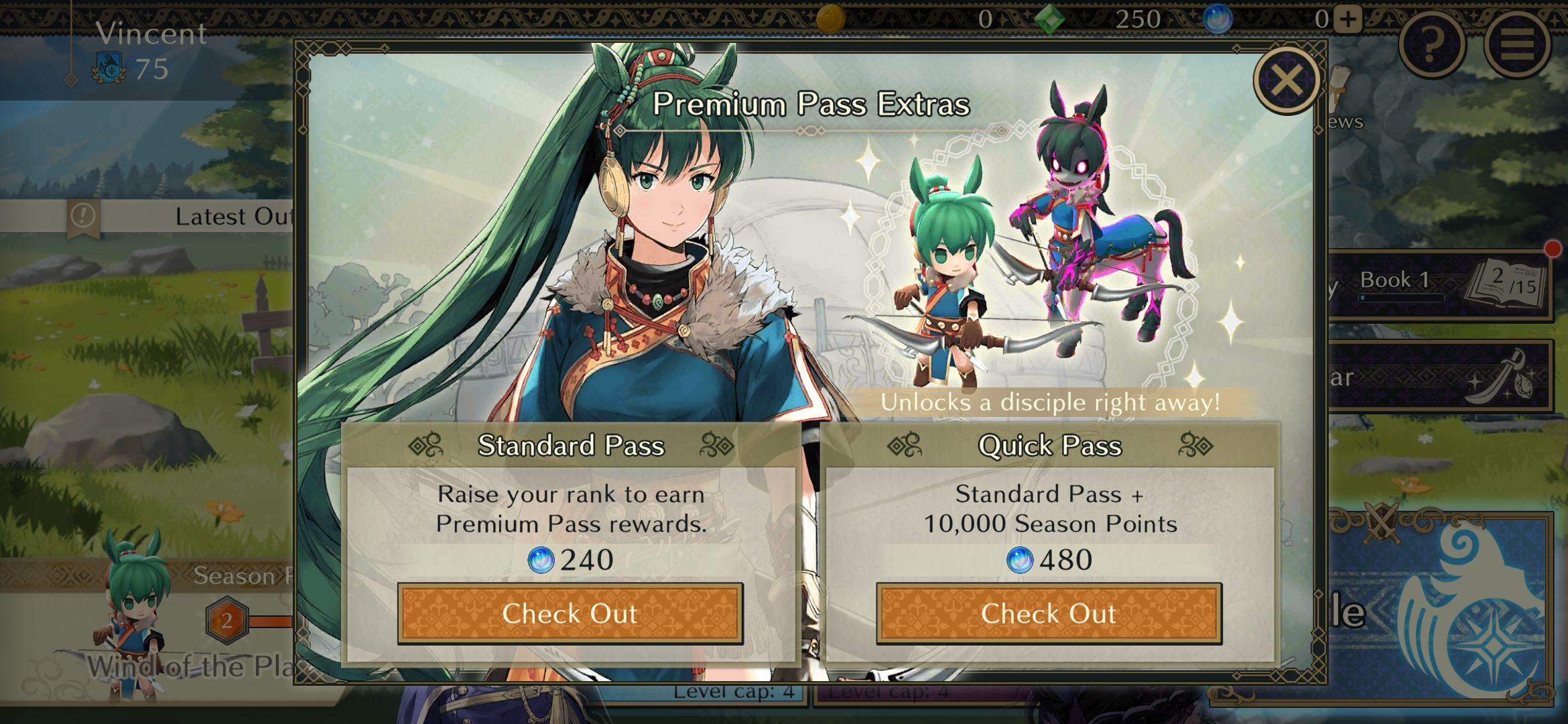
Task: Open the Latest Outfit notice banner
Action: pos(181,217)
